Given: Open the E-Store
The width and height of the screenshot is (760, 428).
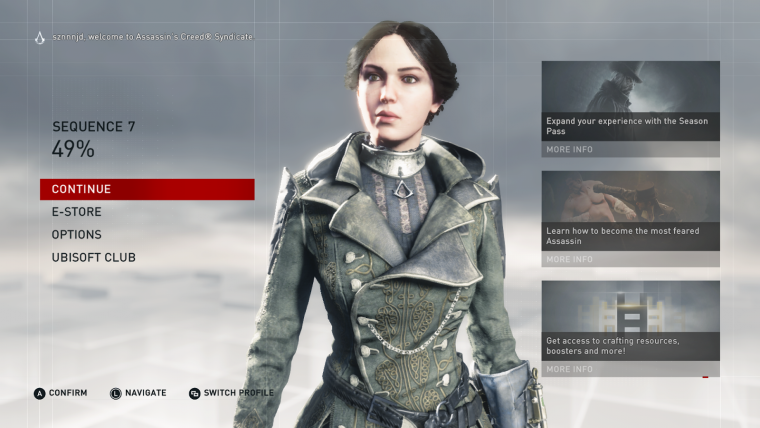Looking at the screenshot, I should pyautogui.click(x=77, y=212).
